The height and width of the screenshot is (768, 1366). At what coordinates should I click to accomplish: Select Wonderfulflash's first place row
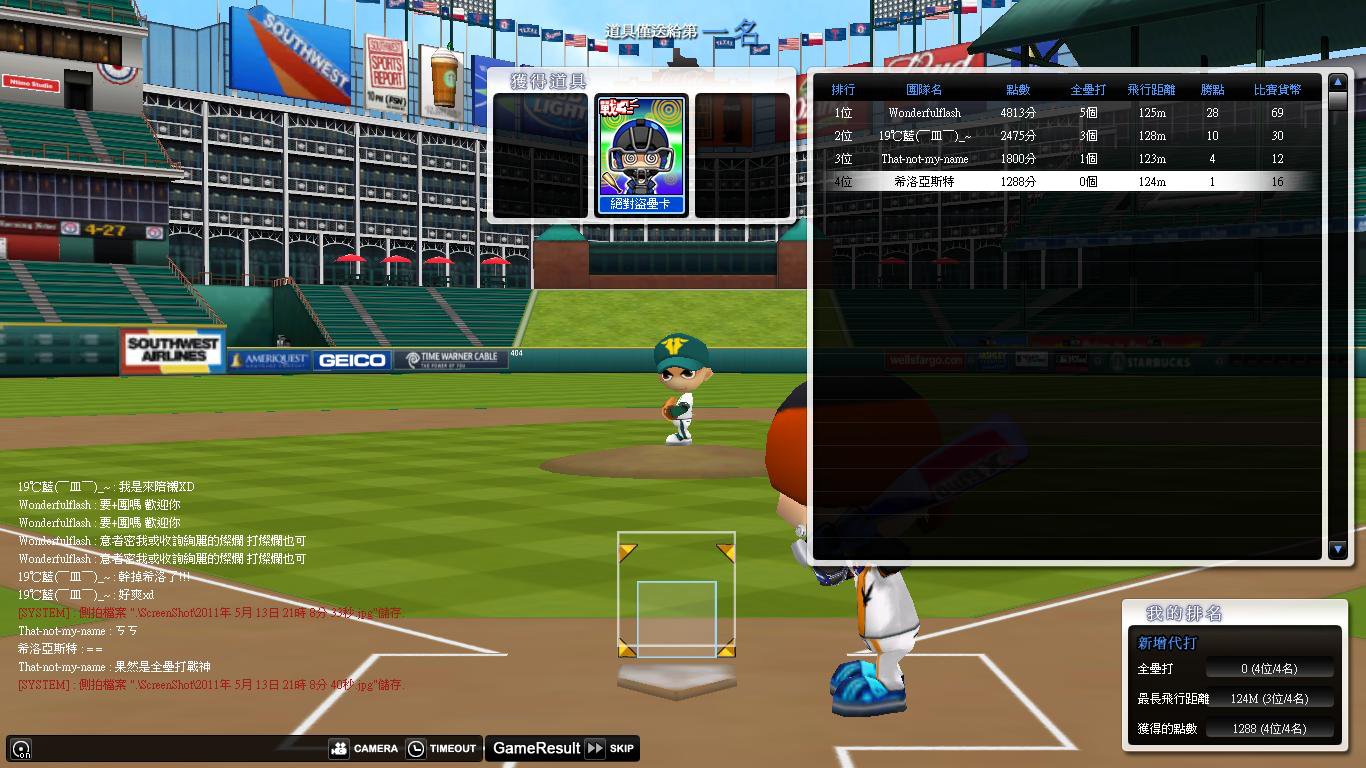(x=1070, y=113)
